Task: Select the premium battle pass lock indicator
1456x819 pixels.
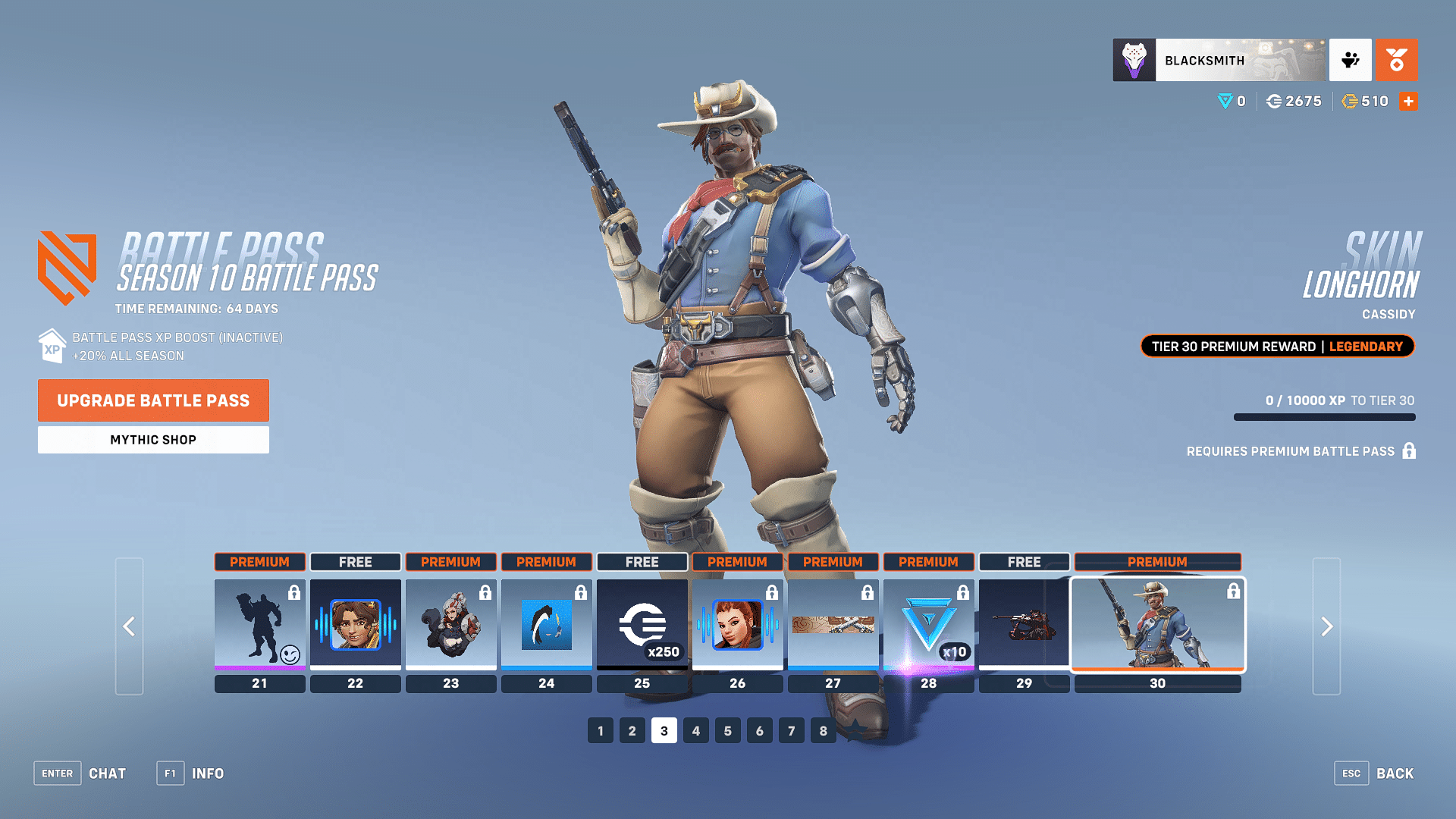Action: pyautogui.click(x=1409, y=450)
